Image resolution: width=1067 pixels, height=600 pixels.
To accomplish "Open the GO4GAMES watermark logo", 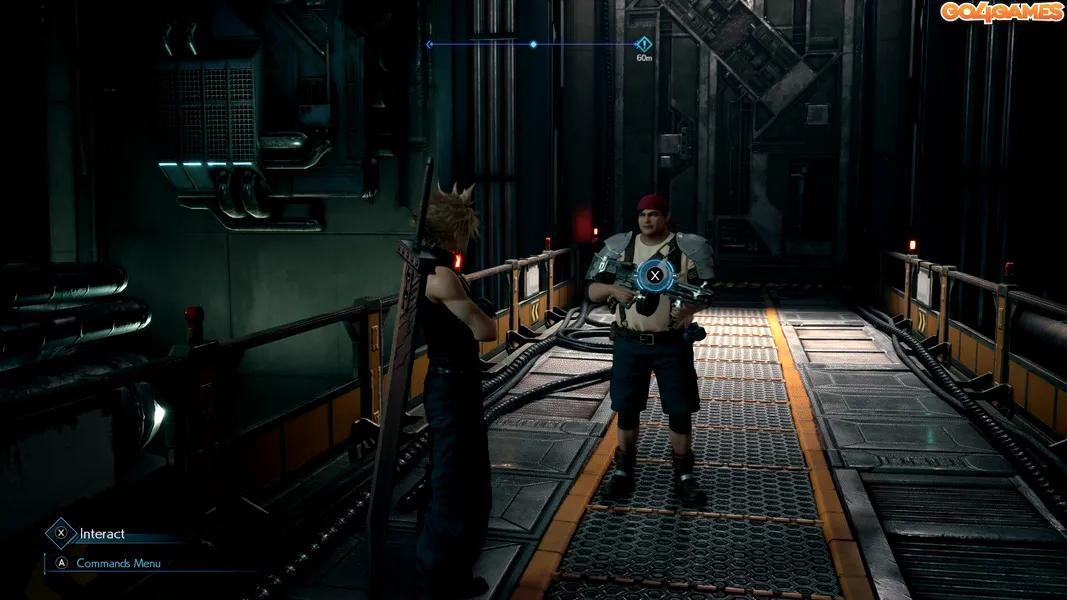I will 1000,12.
